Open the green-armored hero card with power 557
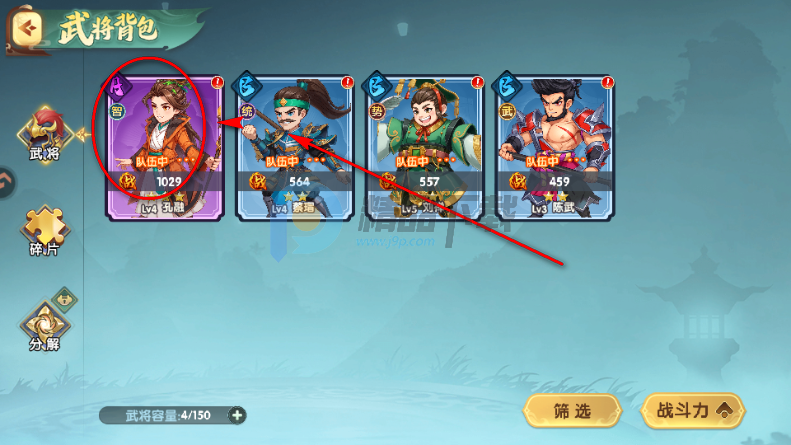 [x=415, y=146]
